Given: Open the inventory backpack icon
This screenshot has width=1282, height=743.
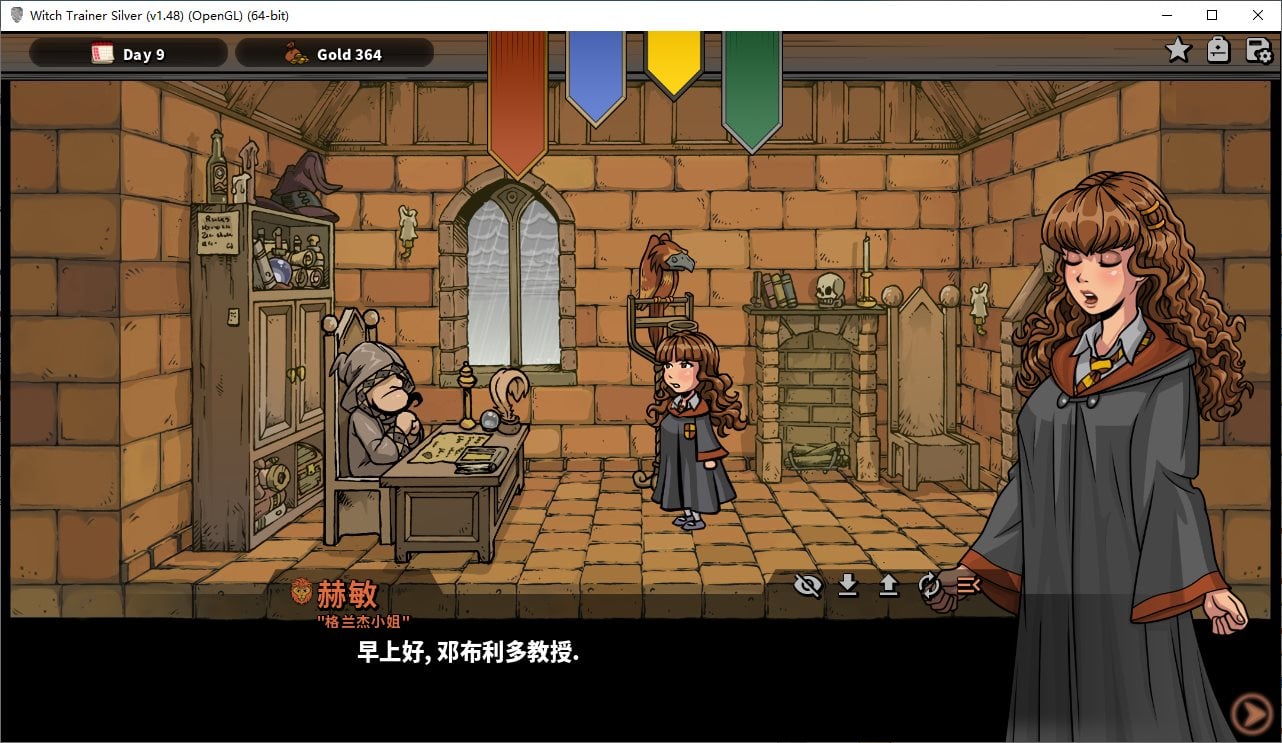Looking at the screenshot, I should point(1218,49).
